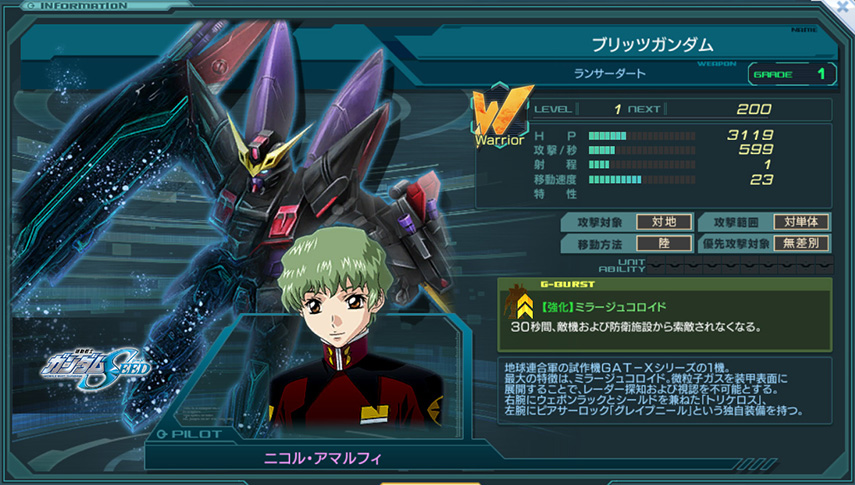The width and height of the screenshot is (855, 485).
Task: Close the unit information panel
Action: [x=844, y=6]
